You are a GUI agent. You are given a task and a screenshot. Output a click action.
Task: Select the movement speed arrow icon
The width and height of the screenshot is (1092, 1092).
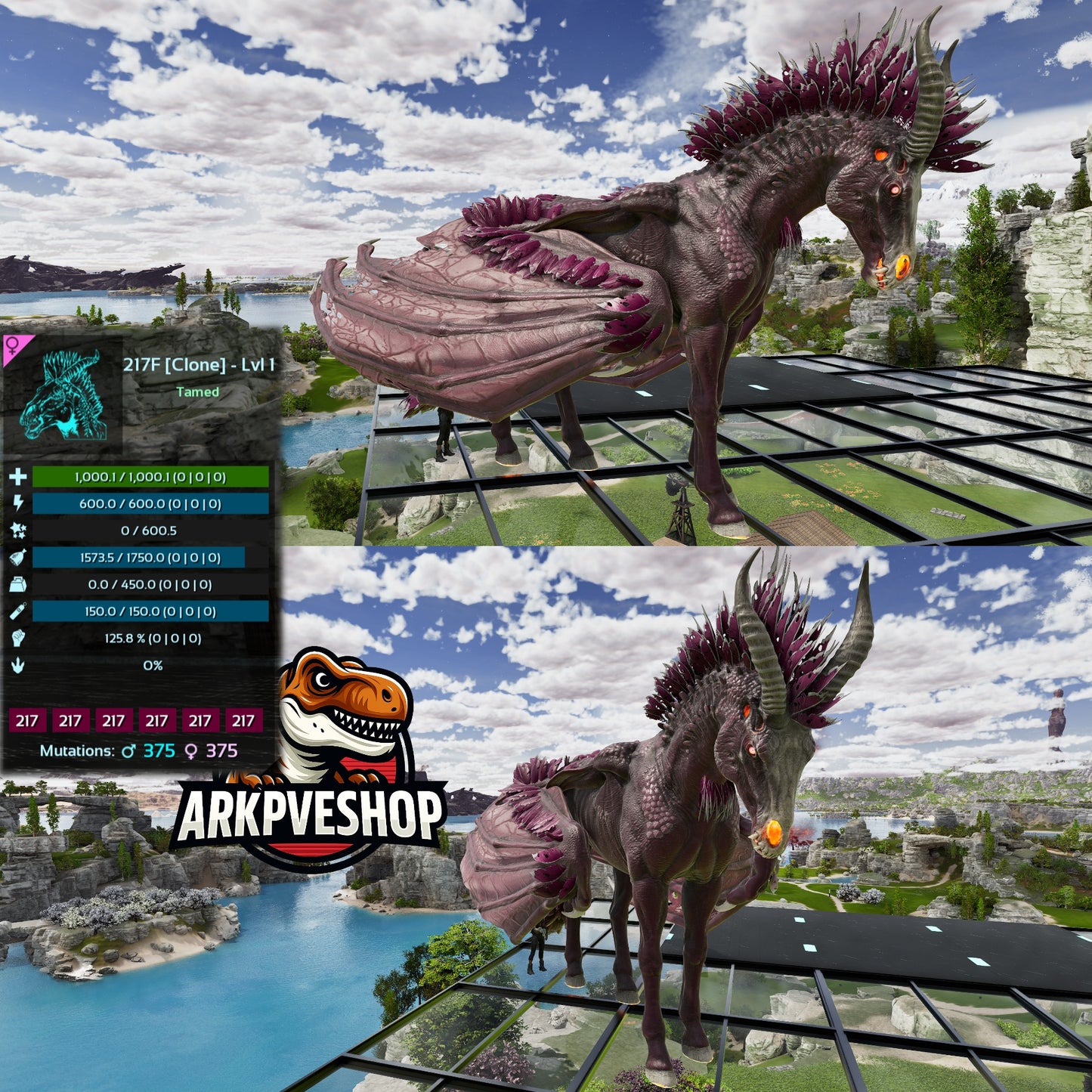click(18, 665)
